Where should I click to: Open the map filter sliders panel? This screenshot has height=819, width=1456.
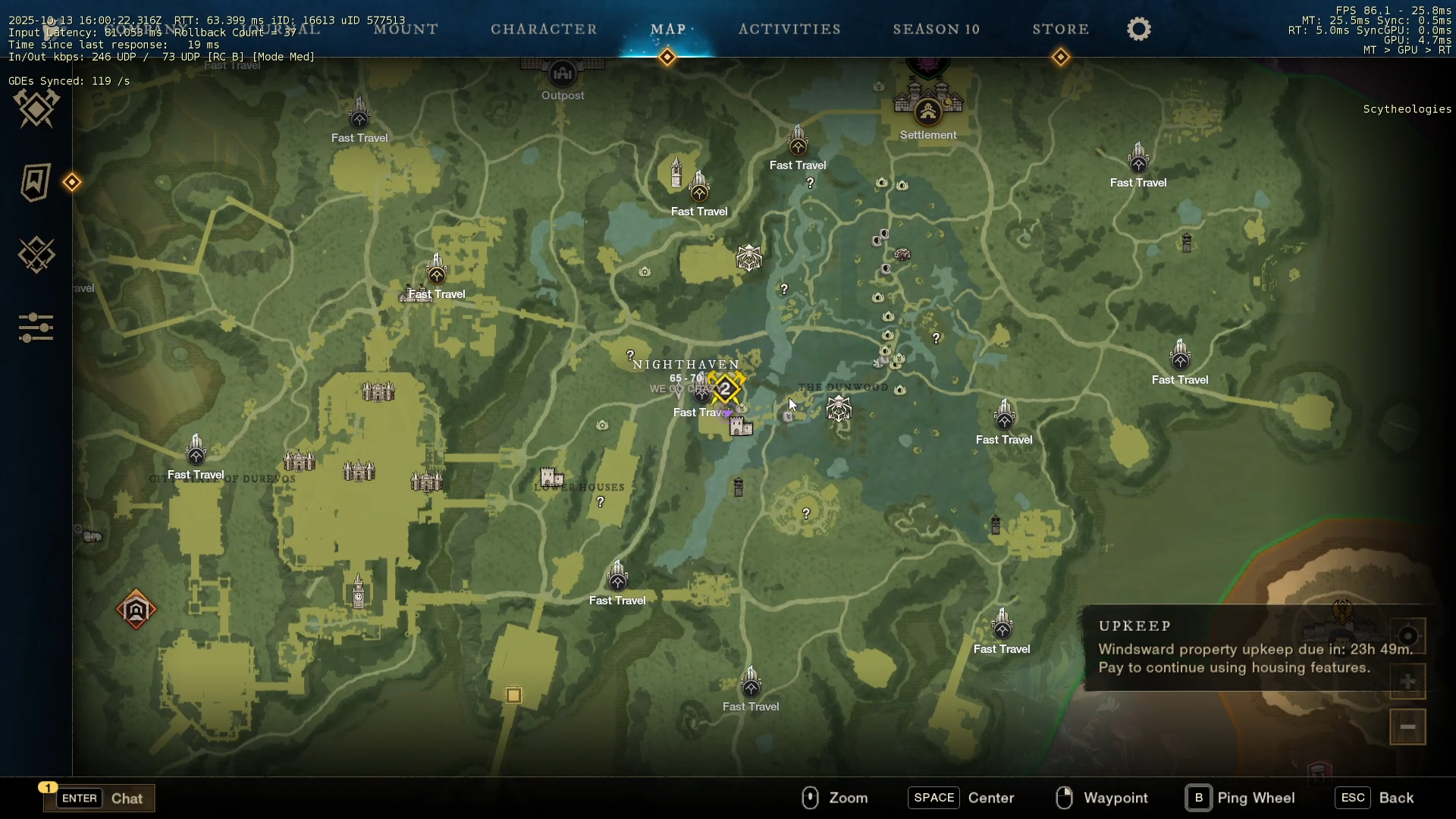(x=36, y=328)
